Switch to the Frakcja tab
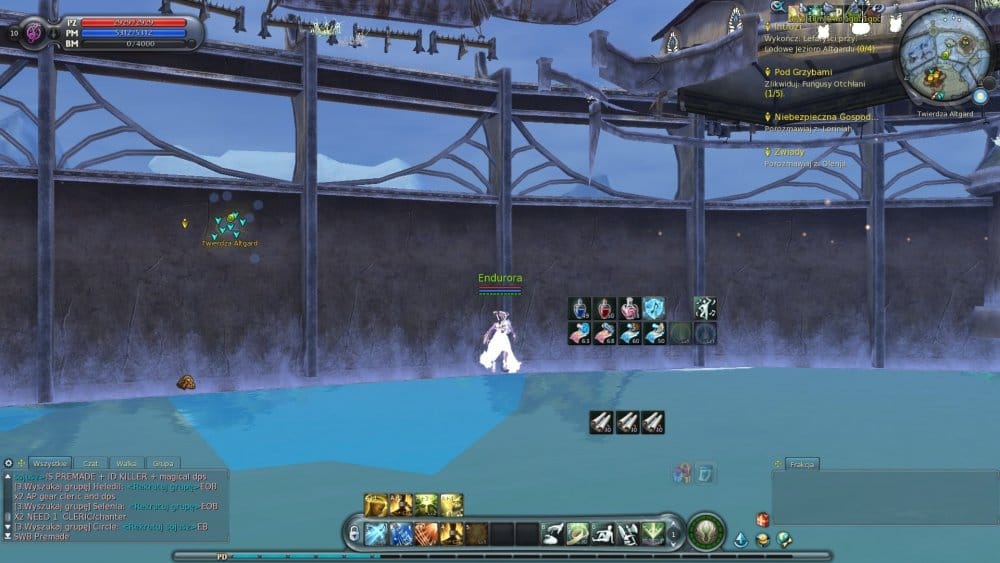 coord(801,464)
